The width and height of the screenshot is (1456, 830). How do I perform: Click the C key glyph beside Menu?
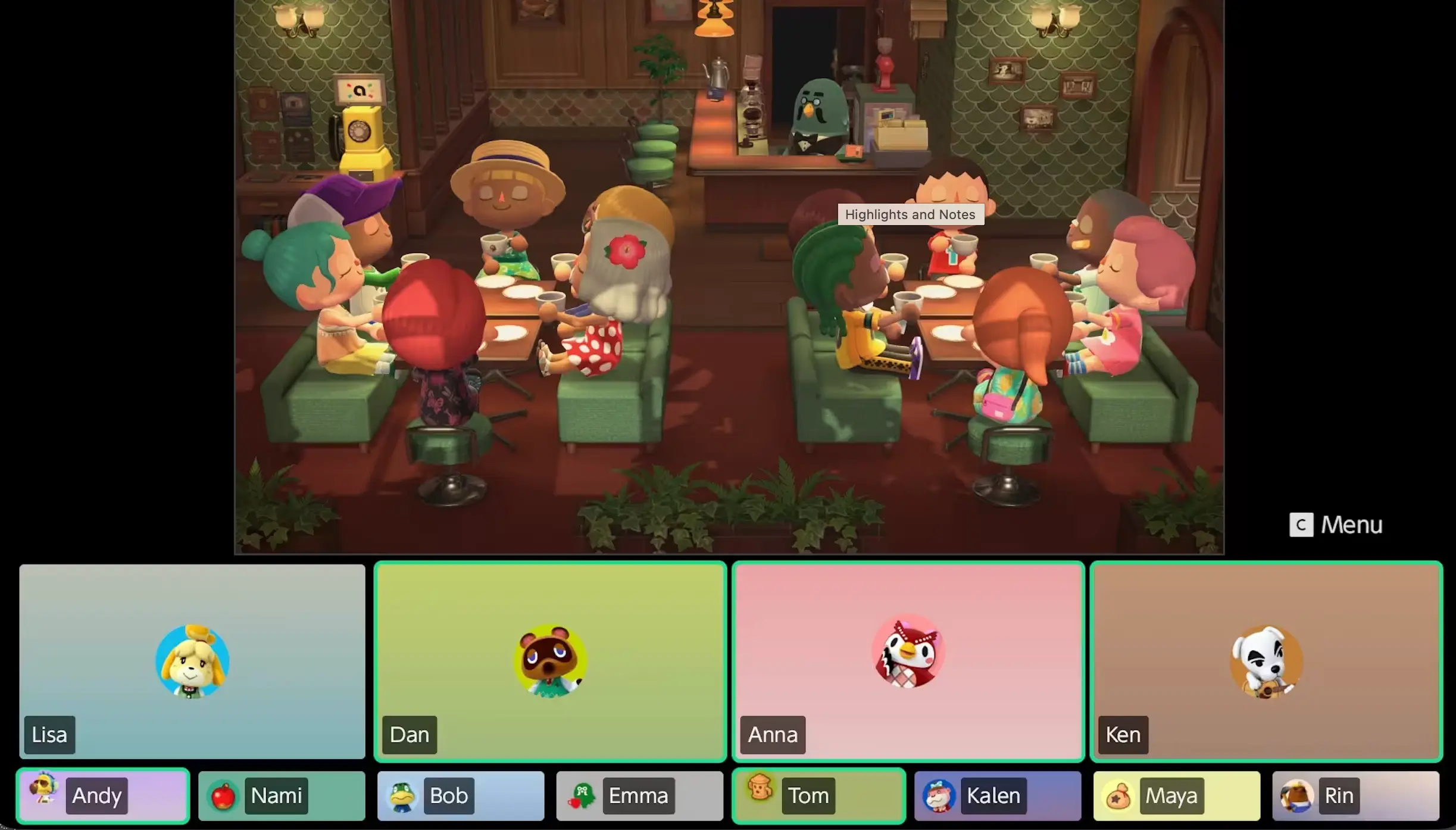(x=1301, y=525)
